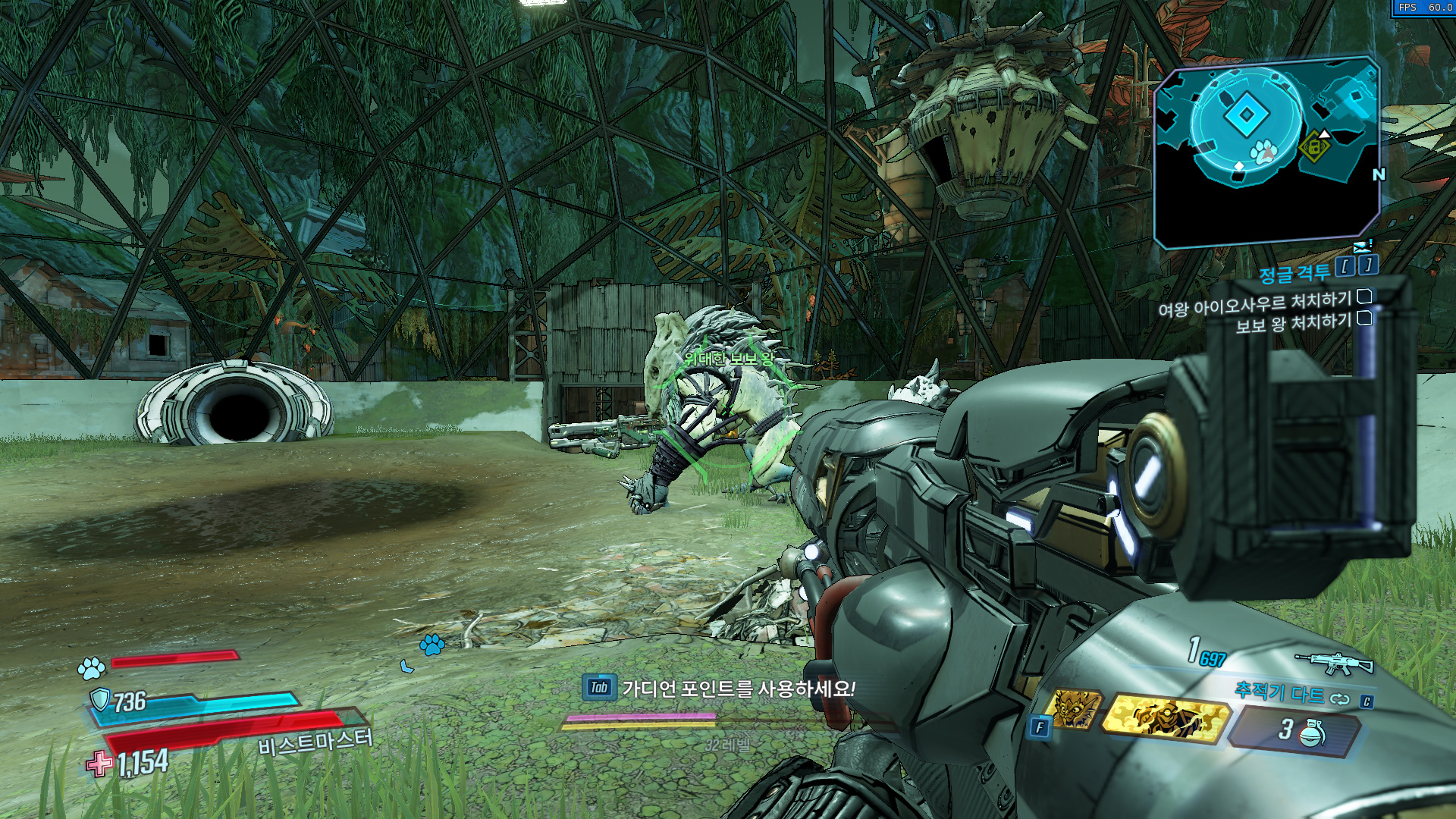1456x819 pixels.
Task: Trigger the large yellow action skill icon
Action: point(1165,718)
